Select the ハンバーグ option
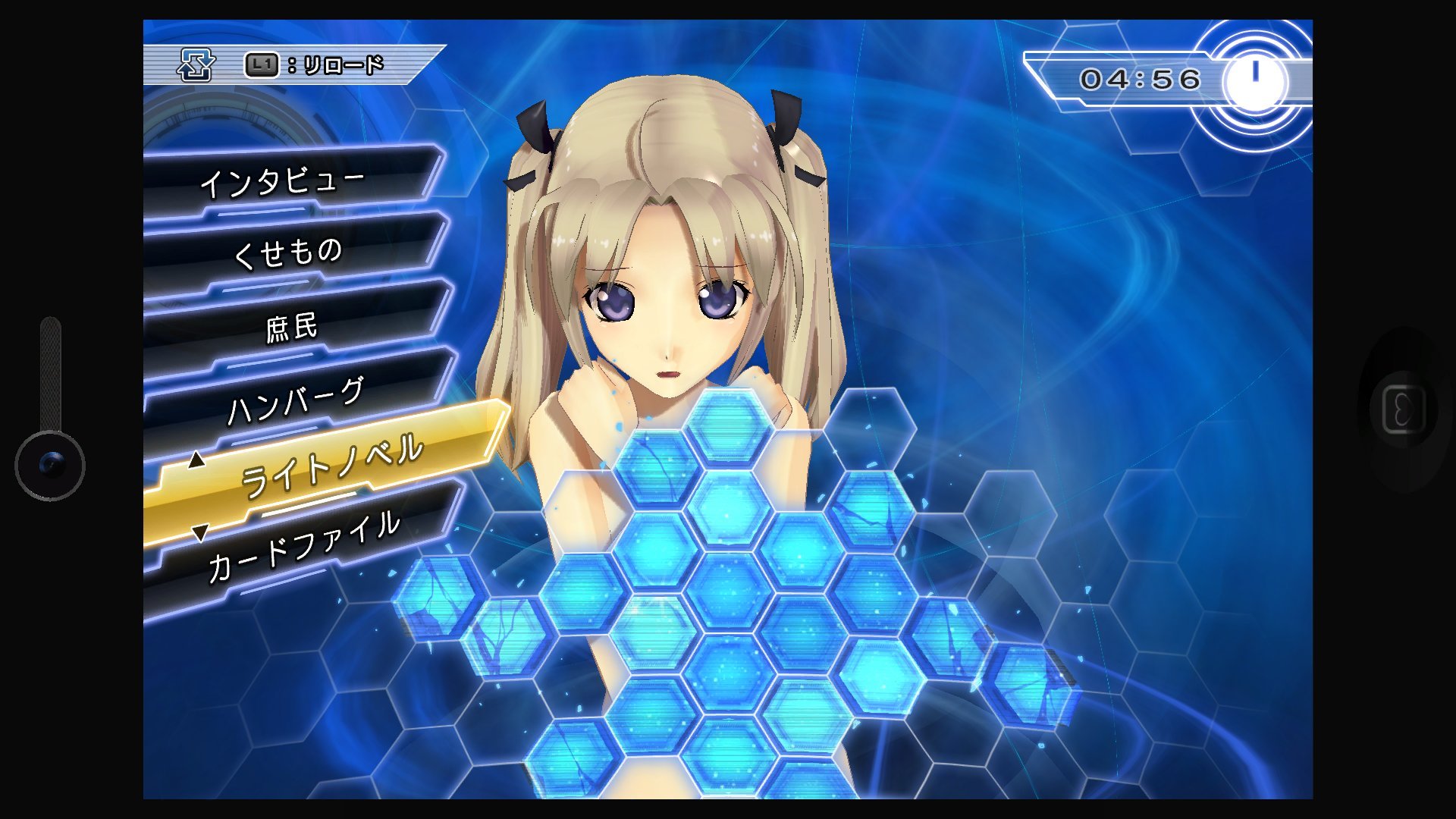This screenshot has height=819, width=1456. (x=297, y=401)
